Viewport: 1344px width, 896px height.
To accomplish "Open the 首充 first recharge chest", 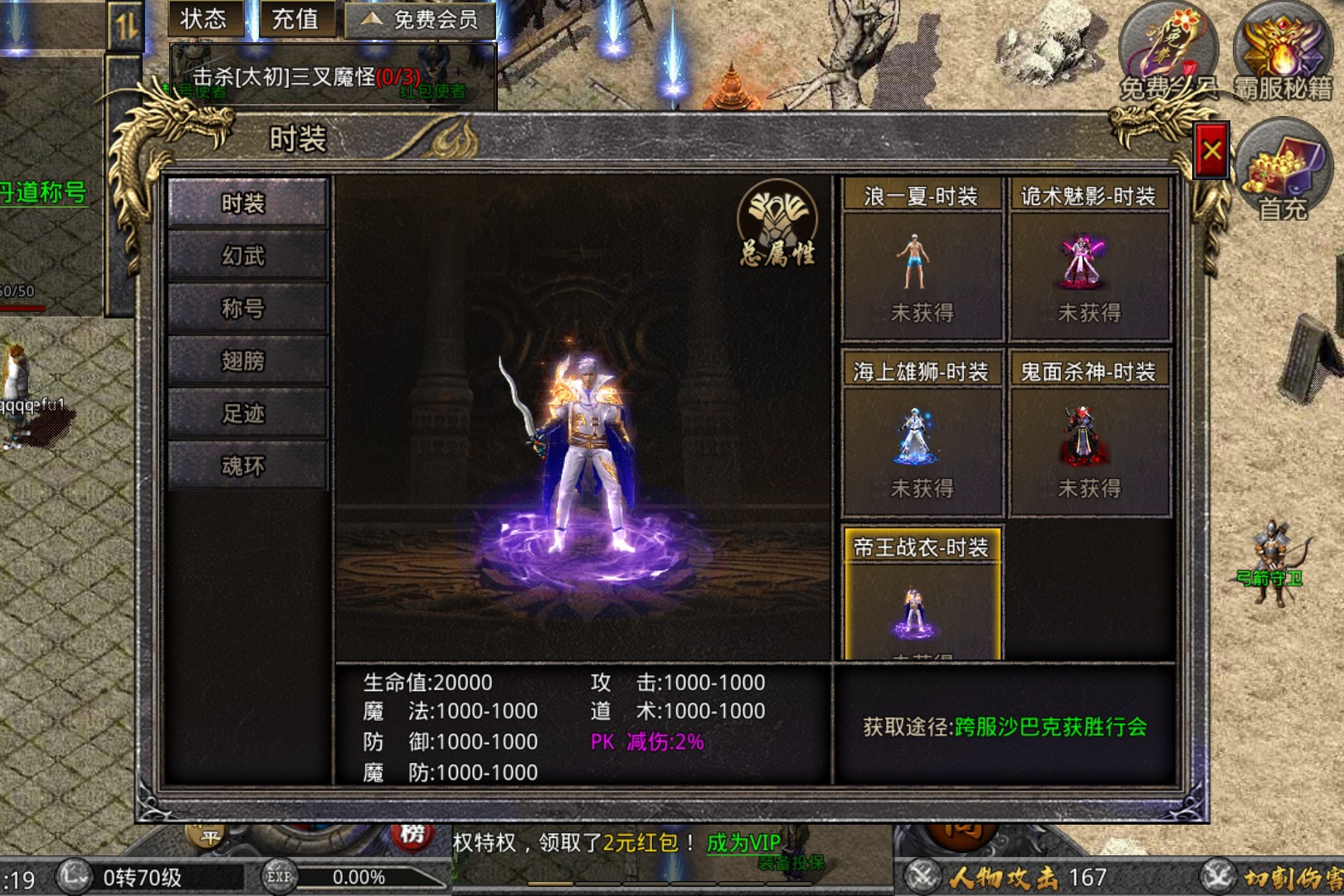I will [x=1282, y=170].
